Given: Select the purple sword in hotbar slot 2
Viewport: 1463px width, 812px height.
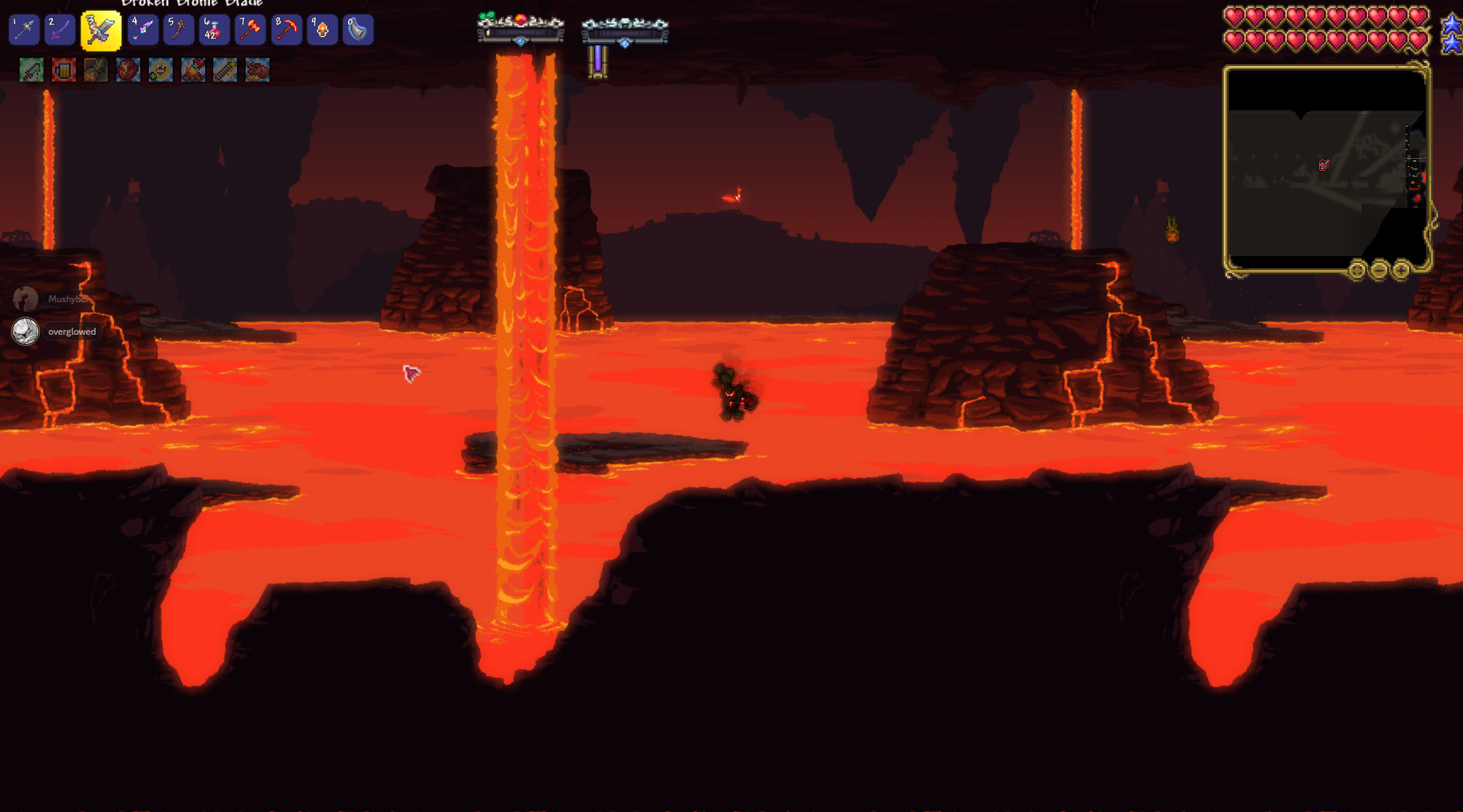Looking at the screenshot, I should [x=60, y=30].
